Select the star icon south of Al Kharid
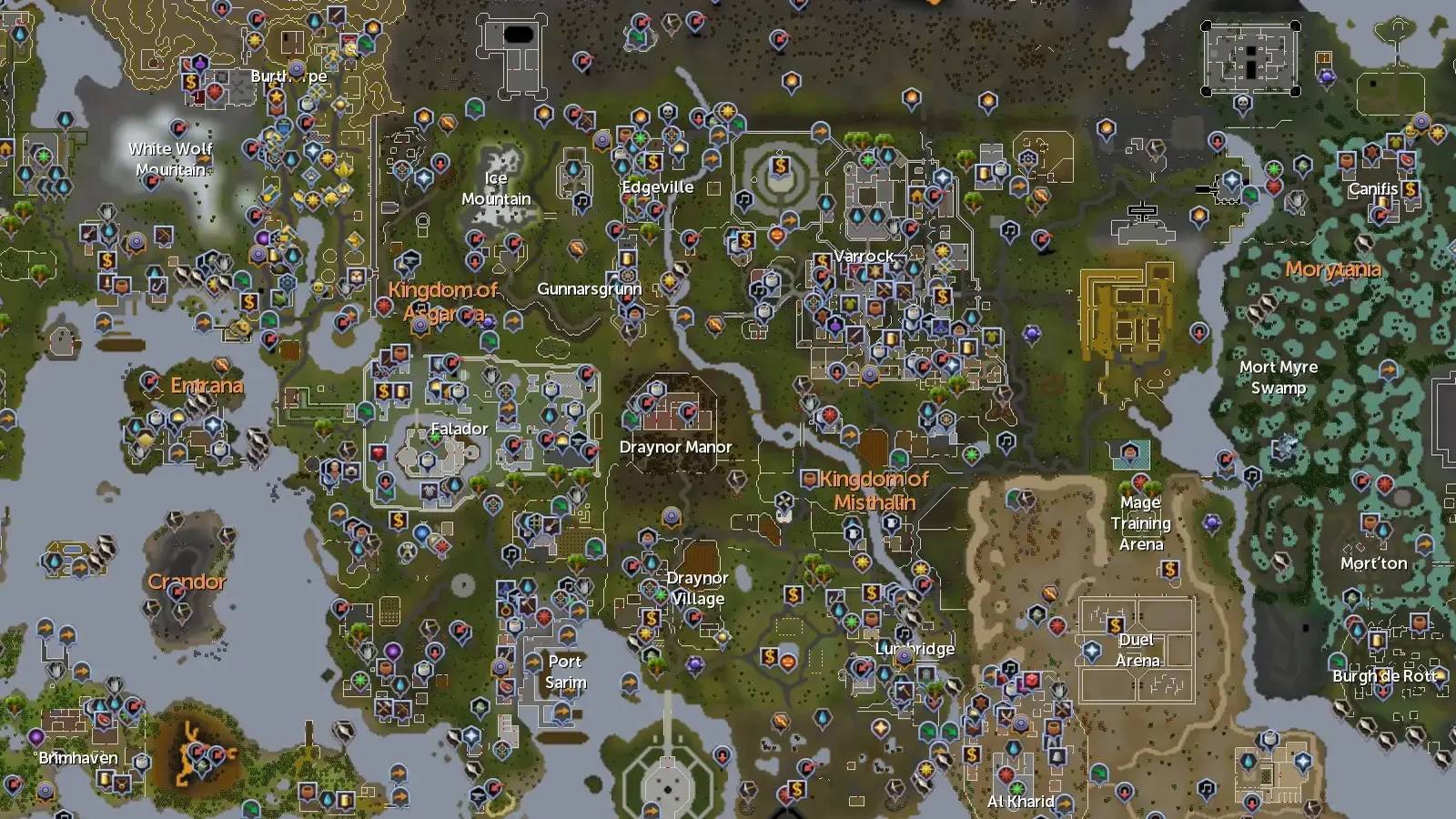This screenshot has width=1456, height=819. (x=1017, y=789)
